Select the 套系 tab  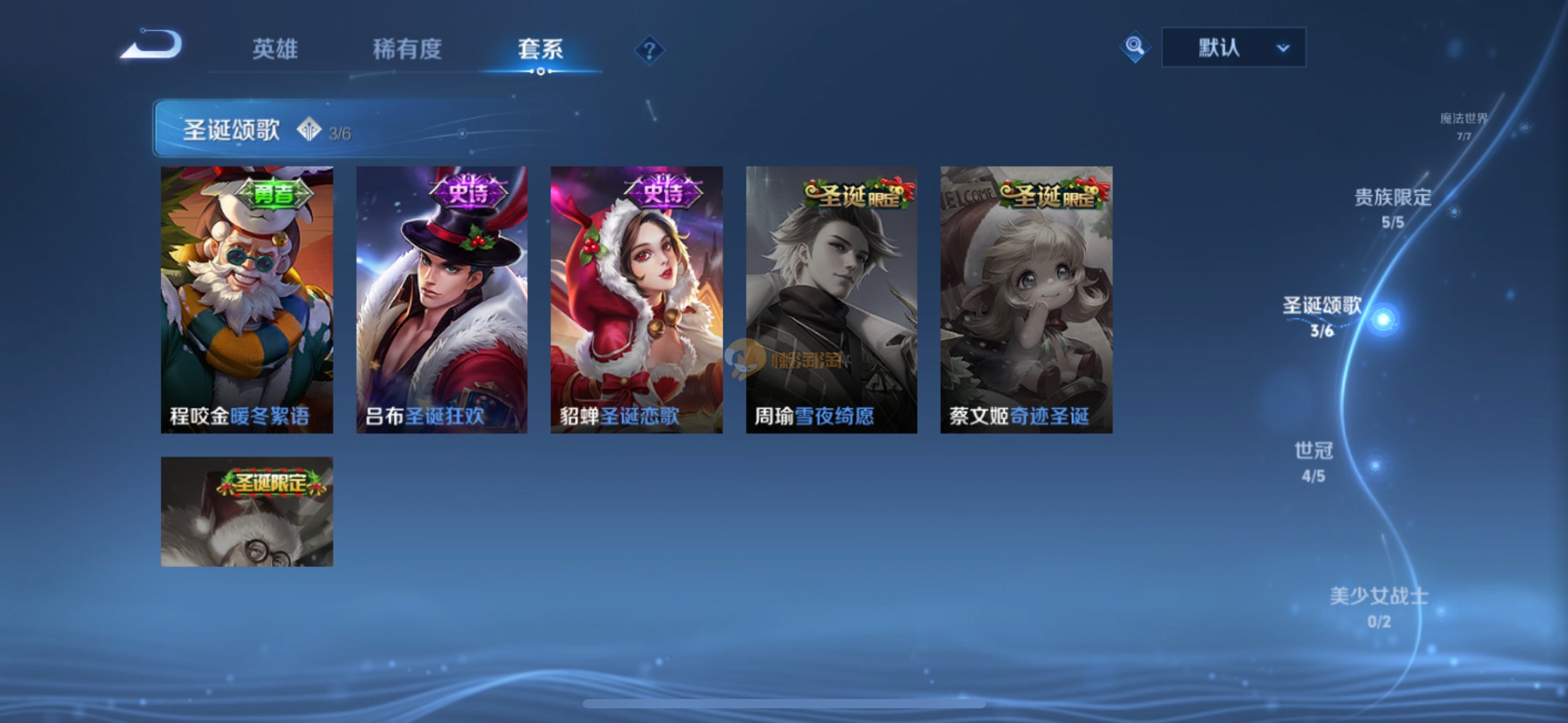pos(540,49)
